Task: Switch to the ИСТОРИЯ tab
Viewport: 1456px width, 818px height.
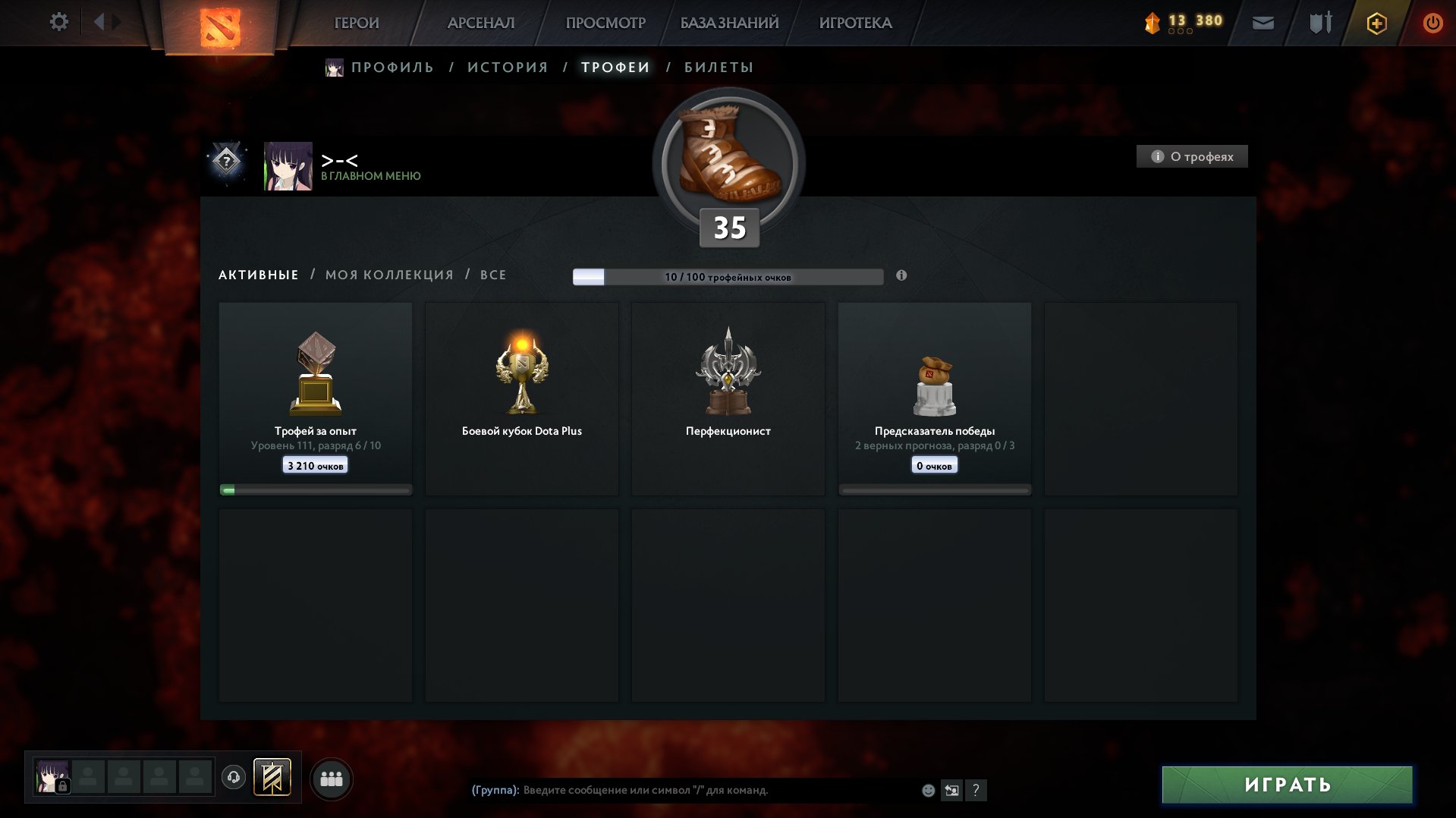Action: tap(508, 68)
